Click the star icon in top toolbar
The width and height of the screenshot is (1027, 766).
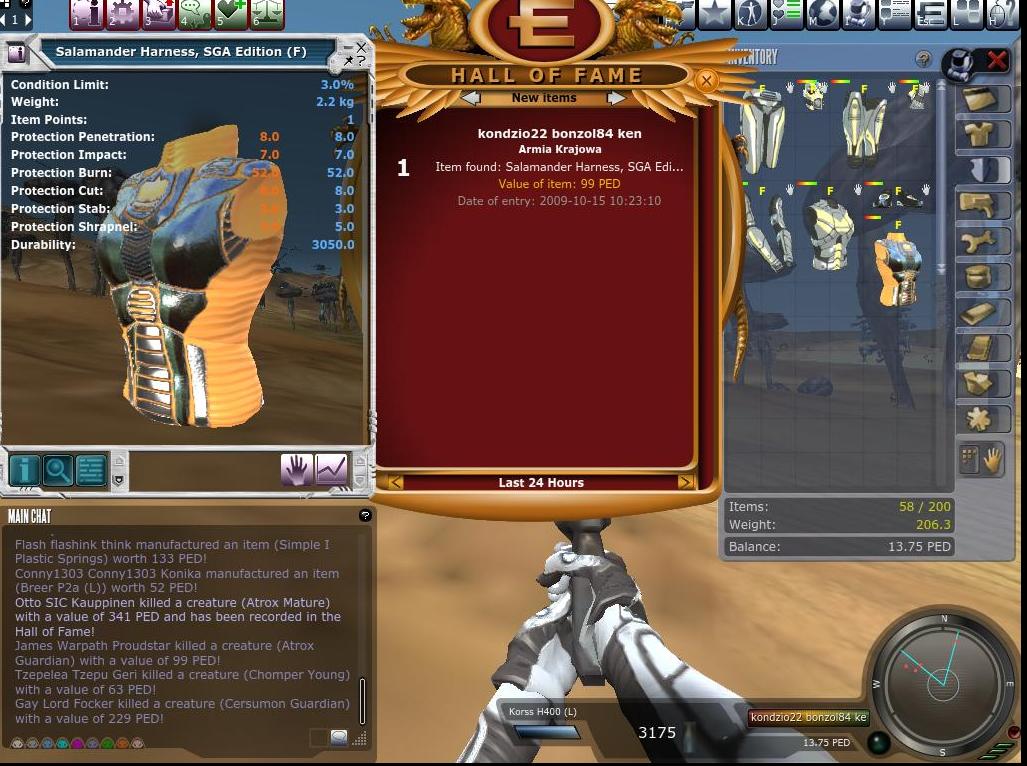(x=714, y=14)
